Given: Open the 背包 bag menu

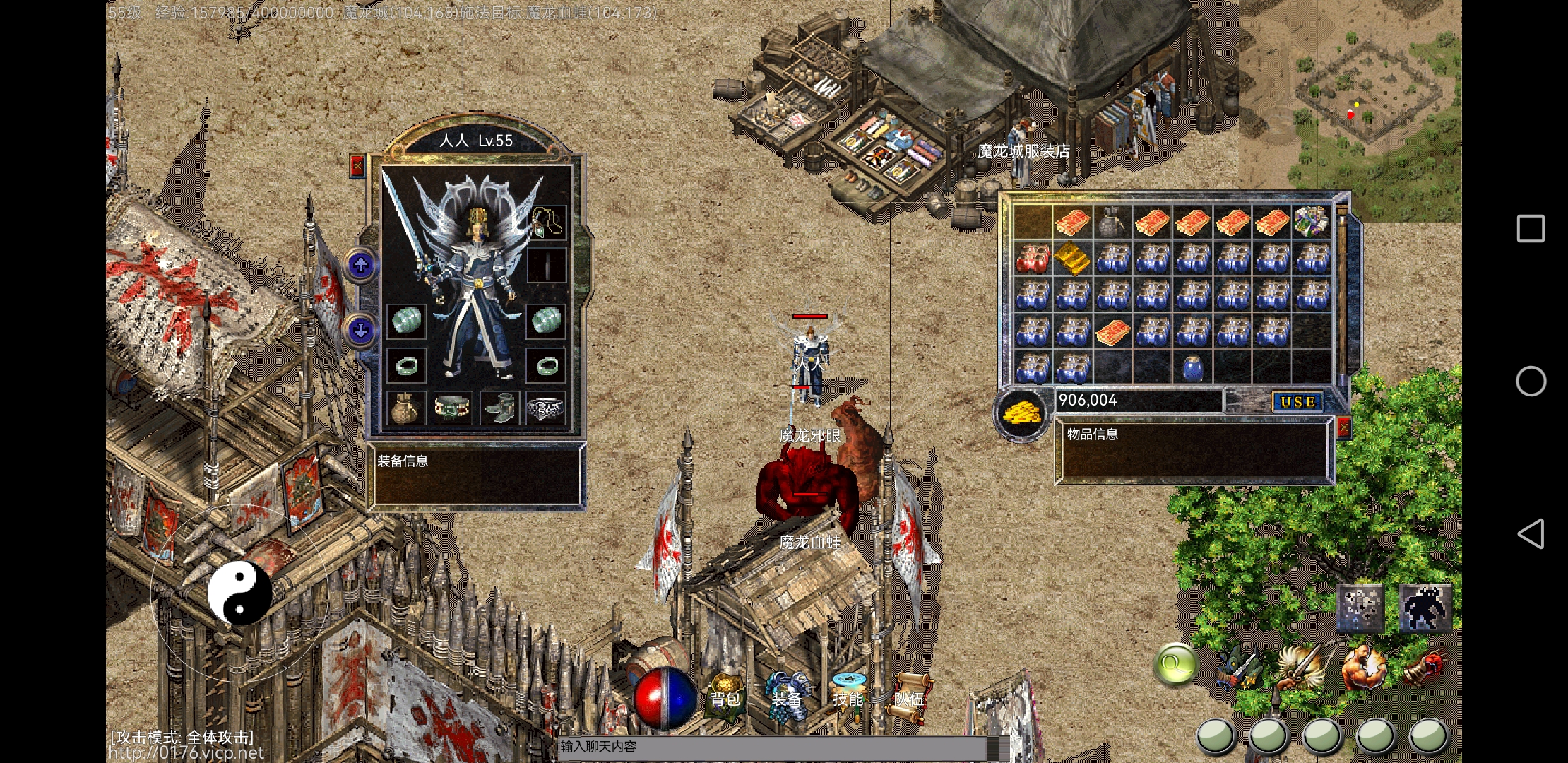Looking at the screenshot, I should [x=725, y=696].
